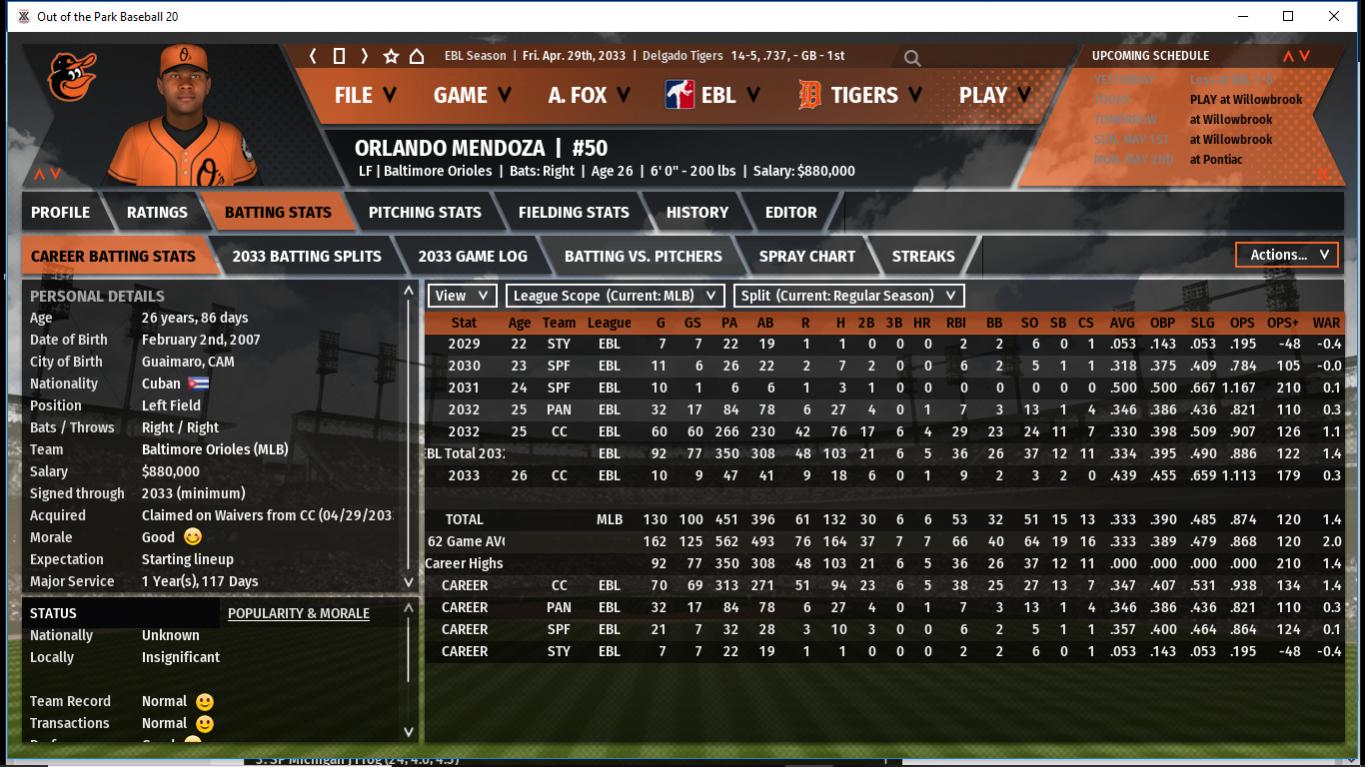
Task: Show the Spray Chart subtab
Action: [x=806, y=256]
